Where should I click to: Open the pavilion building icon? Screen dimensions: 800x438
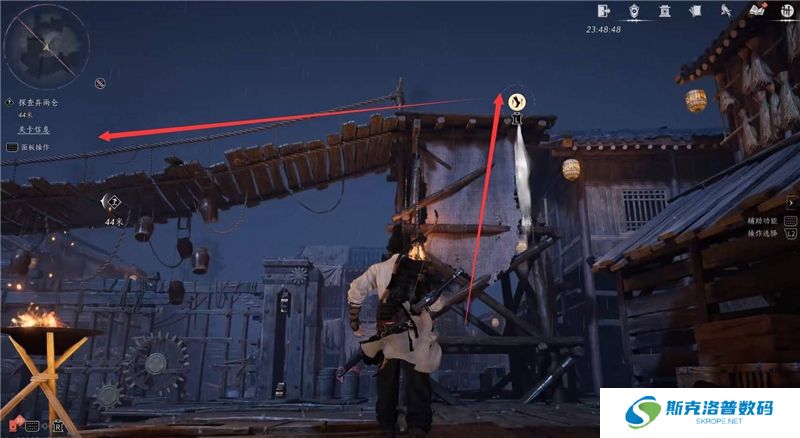665,11
